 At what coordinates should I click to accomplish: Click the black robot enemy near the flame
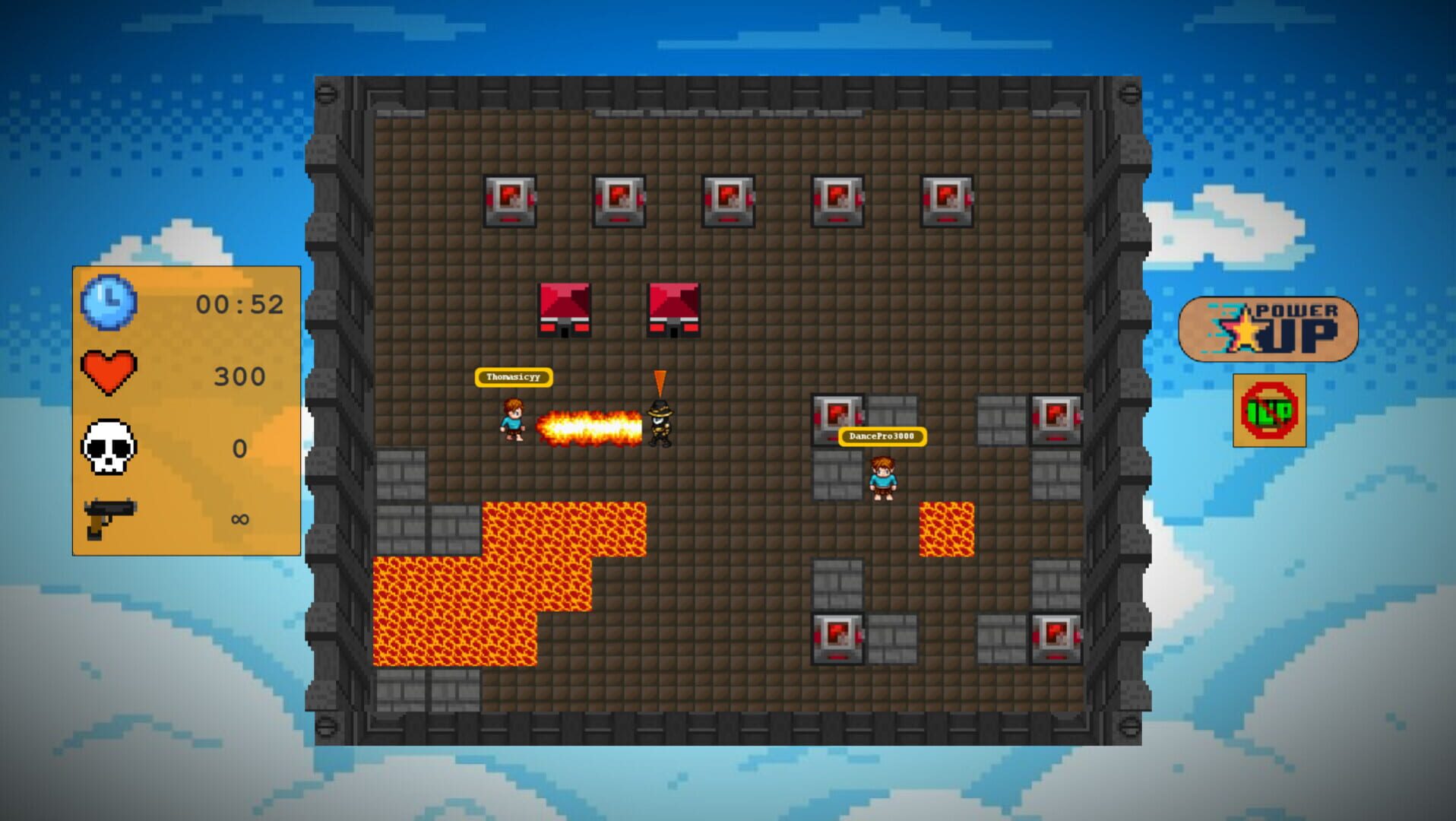pyautogui.click(x=660, y=421)
